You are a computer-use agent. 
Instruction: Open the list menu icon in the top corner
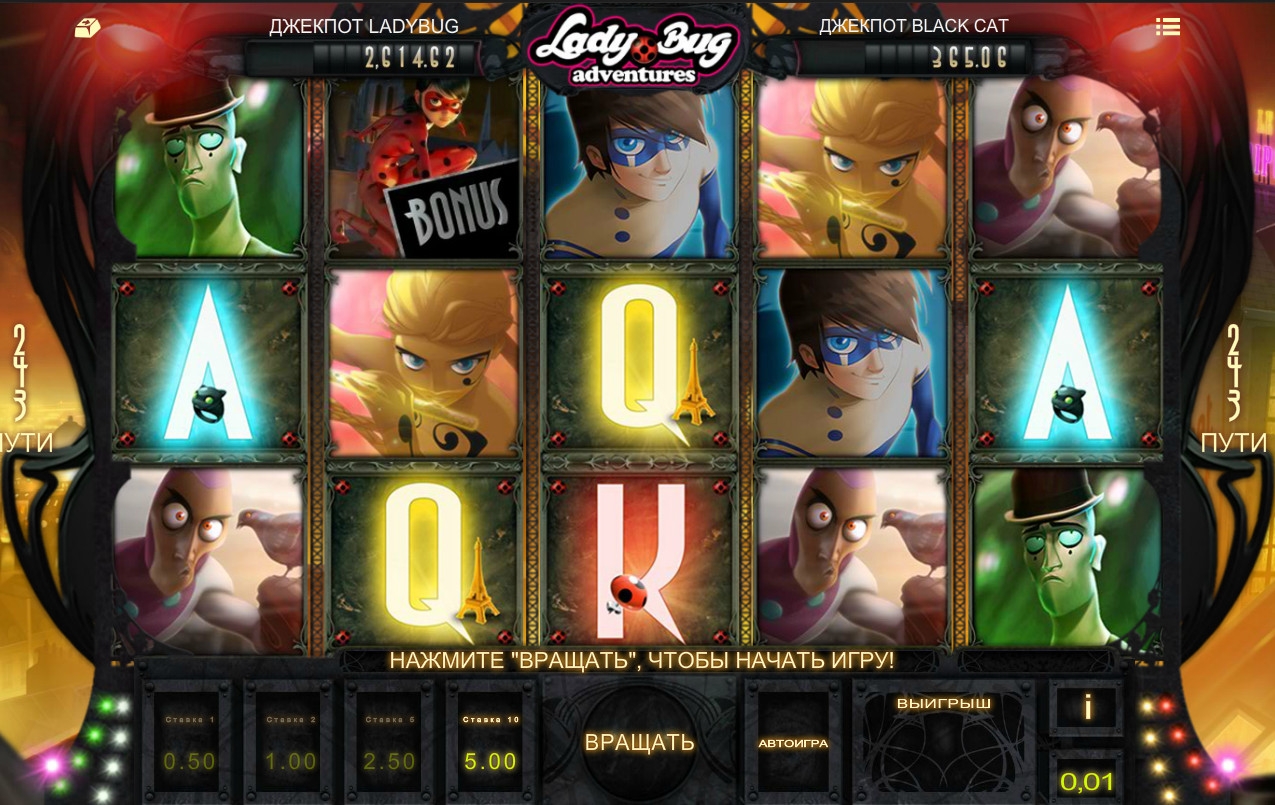coord(1167,27)
